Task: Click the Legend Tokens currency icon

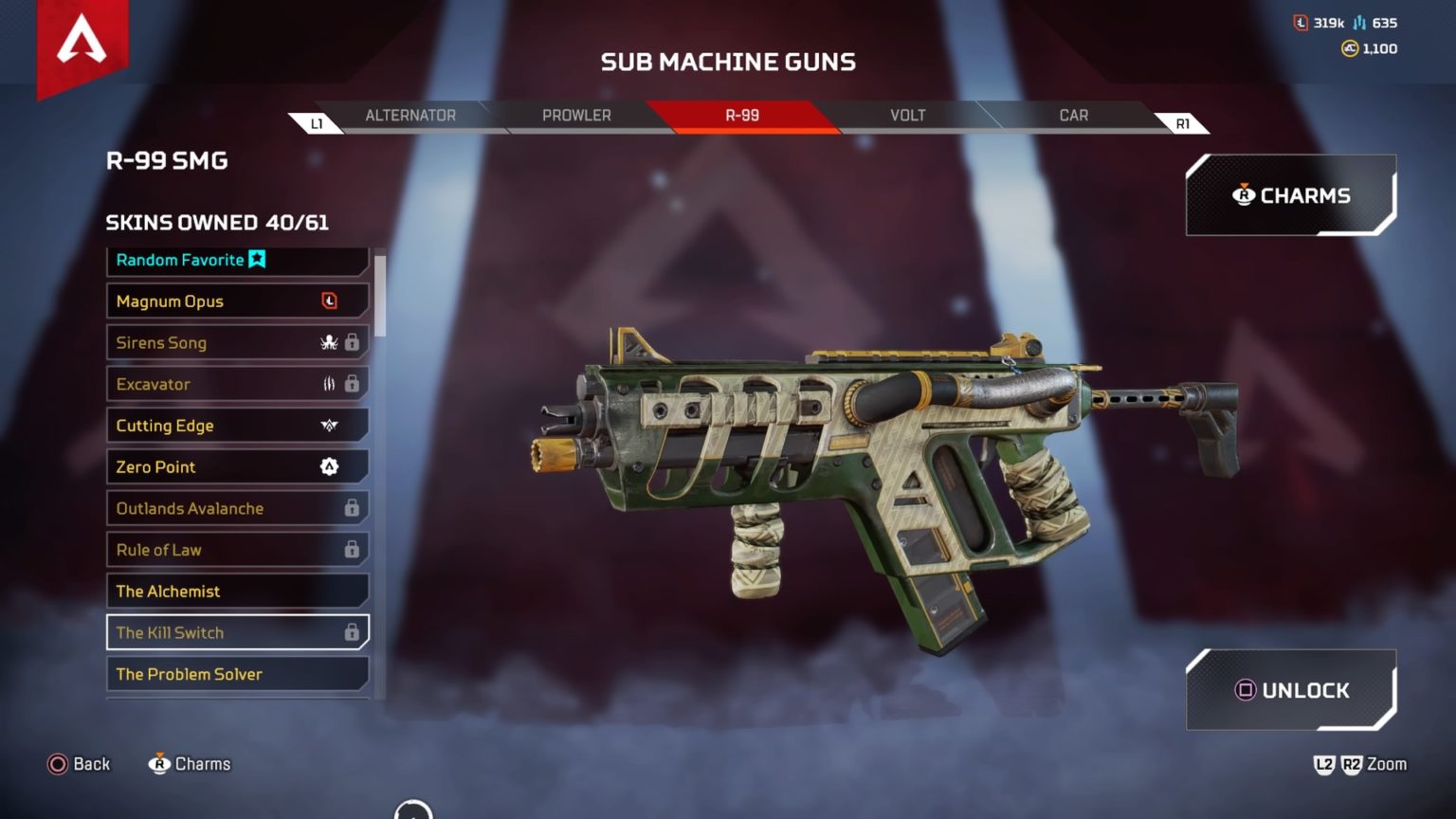Action: 1299,23
